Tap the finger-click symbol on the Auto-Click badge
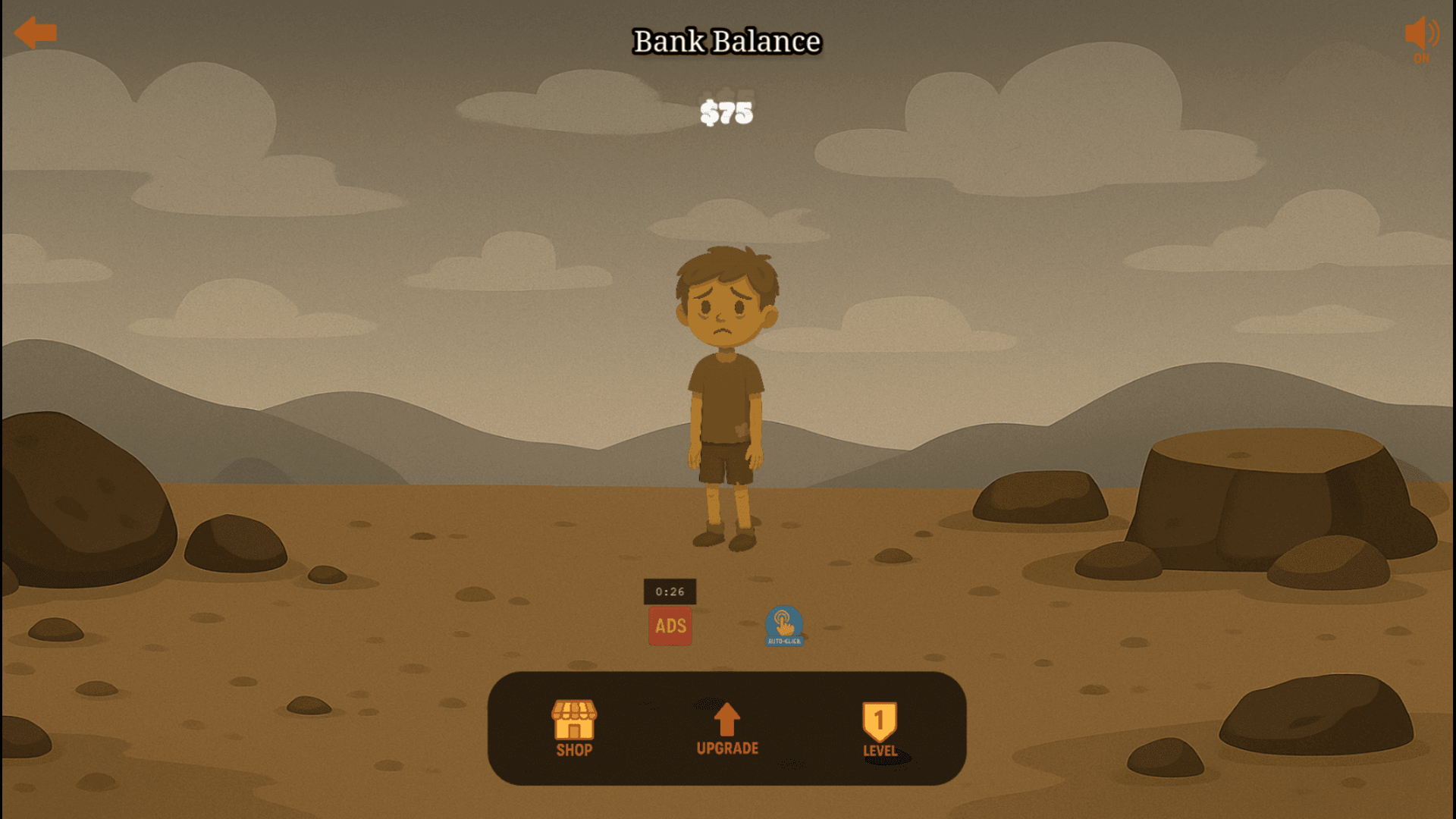The width and height of the screenshot is (1456, 819). click(783, 622)
